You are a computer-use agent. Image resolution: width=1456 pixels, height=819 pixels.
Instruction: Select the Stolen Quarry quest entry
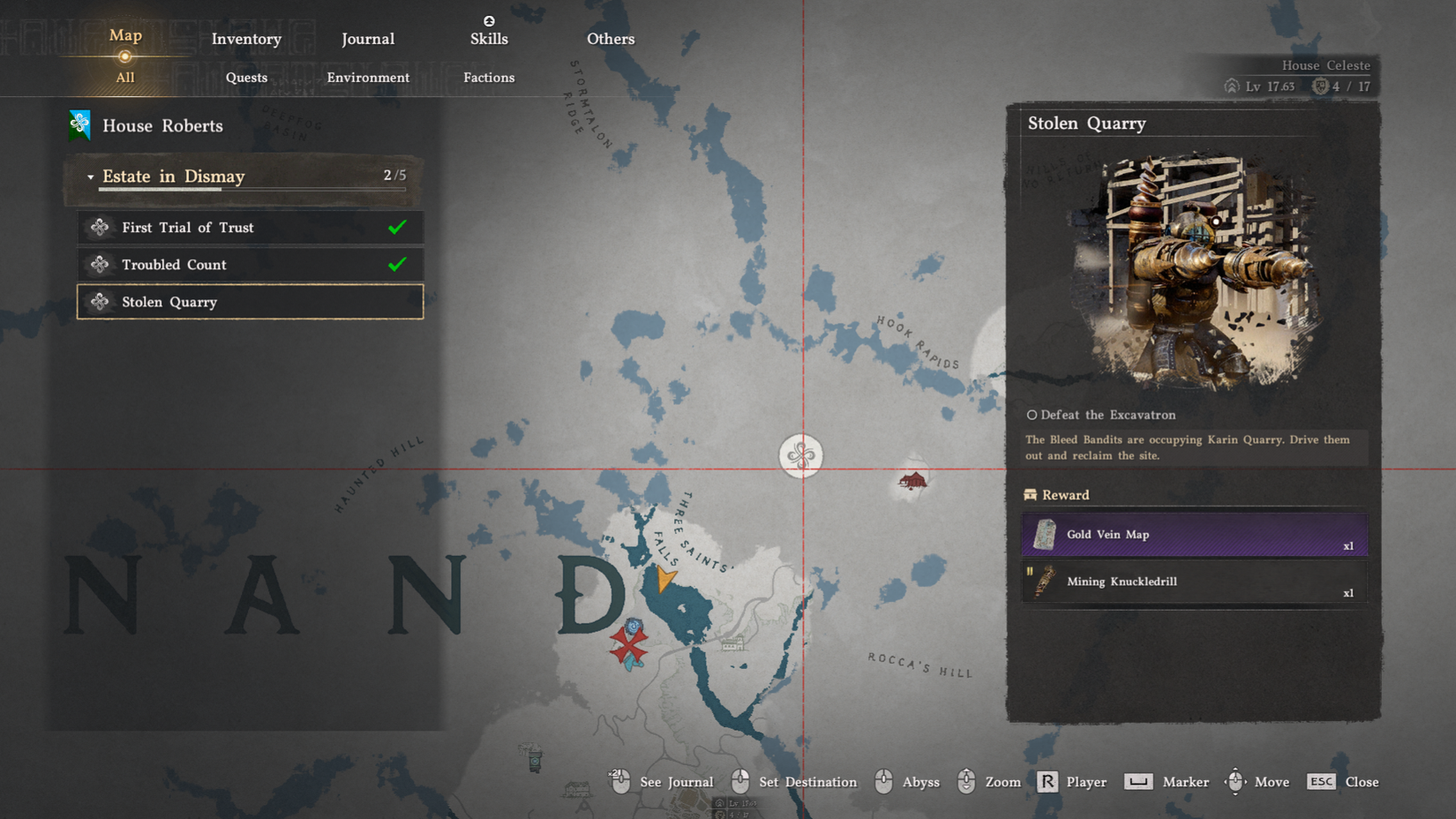(250, 302)
